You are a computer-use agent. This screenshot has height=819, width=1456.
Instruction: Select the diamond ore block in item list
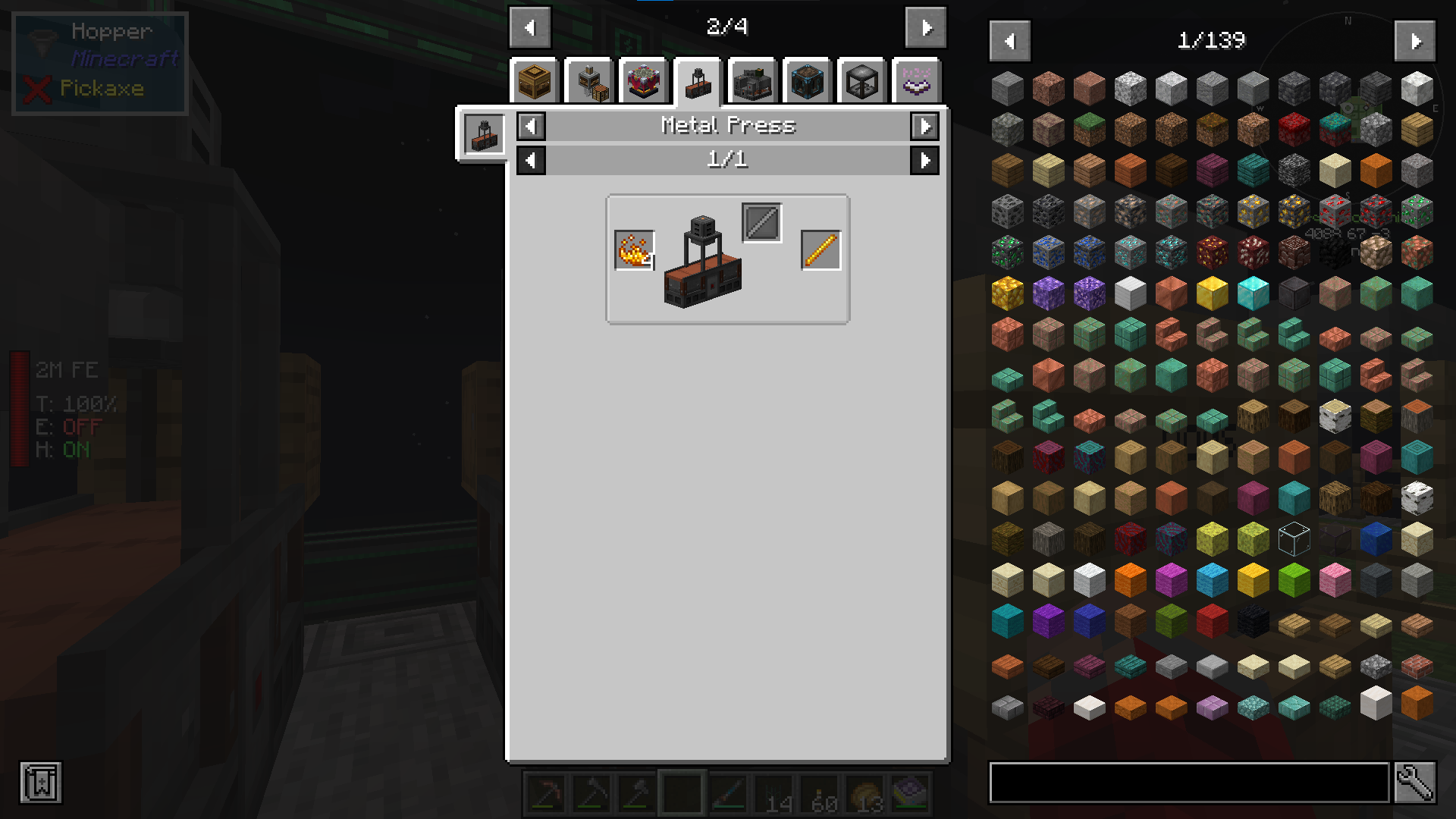(1131, 252)
